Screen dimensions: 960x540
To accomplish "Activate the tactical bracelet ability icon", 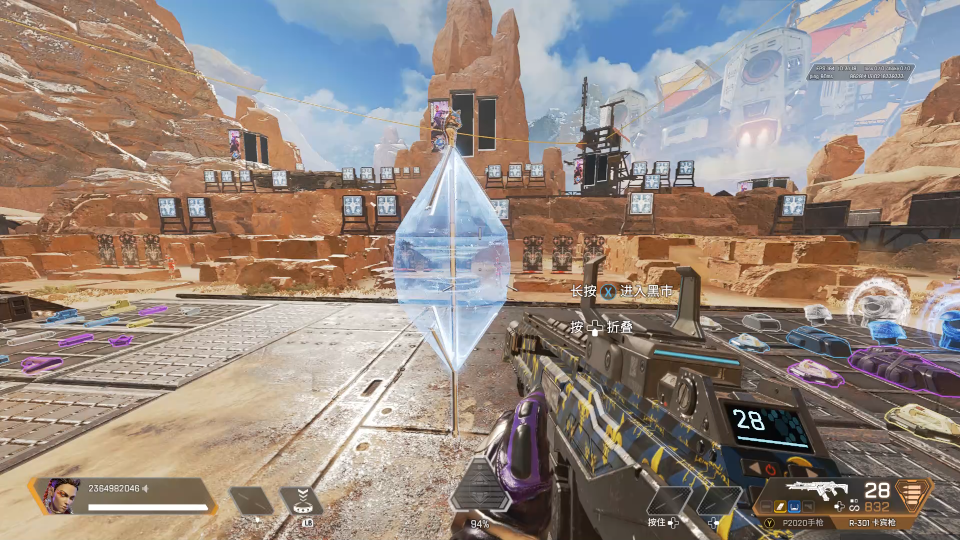I will coord(301,500).
